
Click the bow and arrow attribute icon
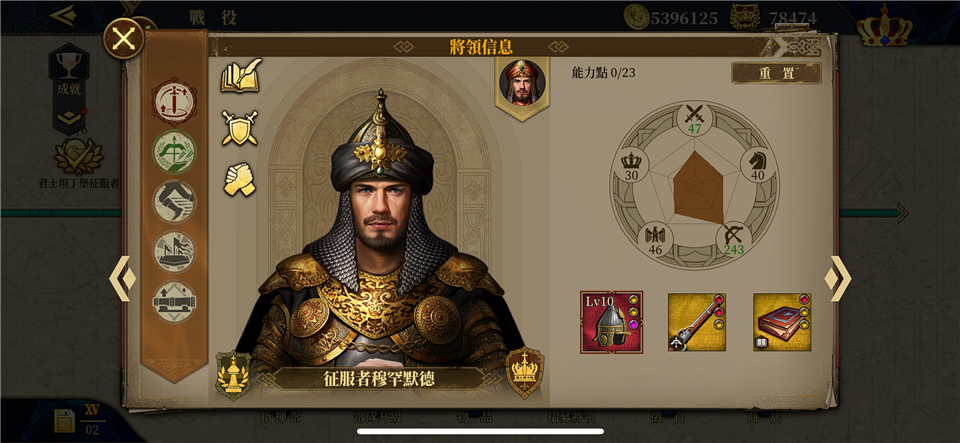[733, 236]
